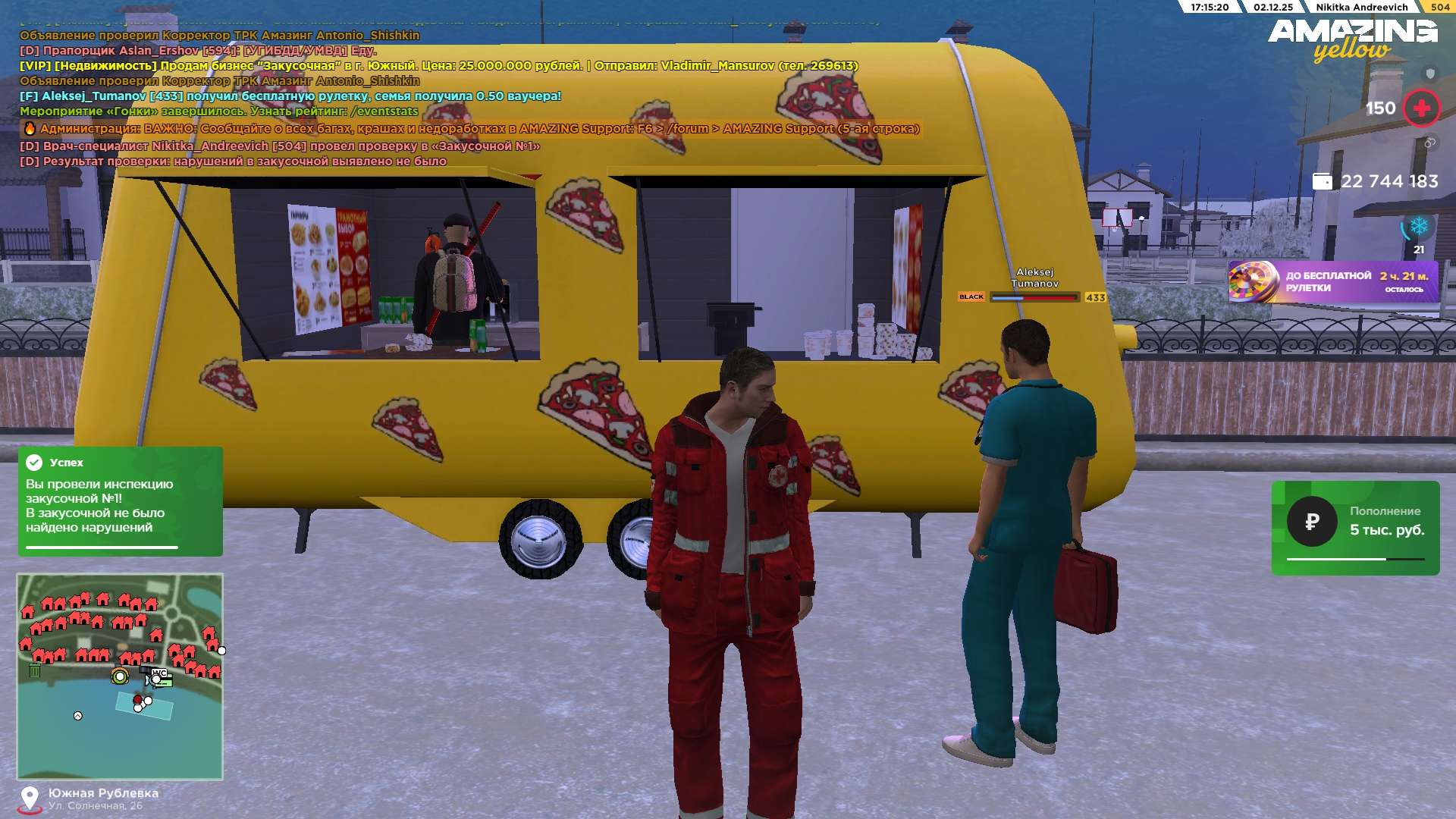Dismiss the green success inspection notification
This screenshot has height=819, width=1456.
coord(120,500)
